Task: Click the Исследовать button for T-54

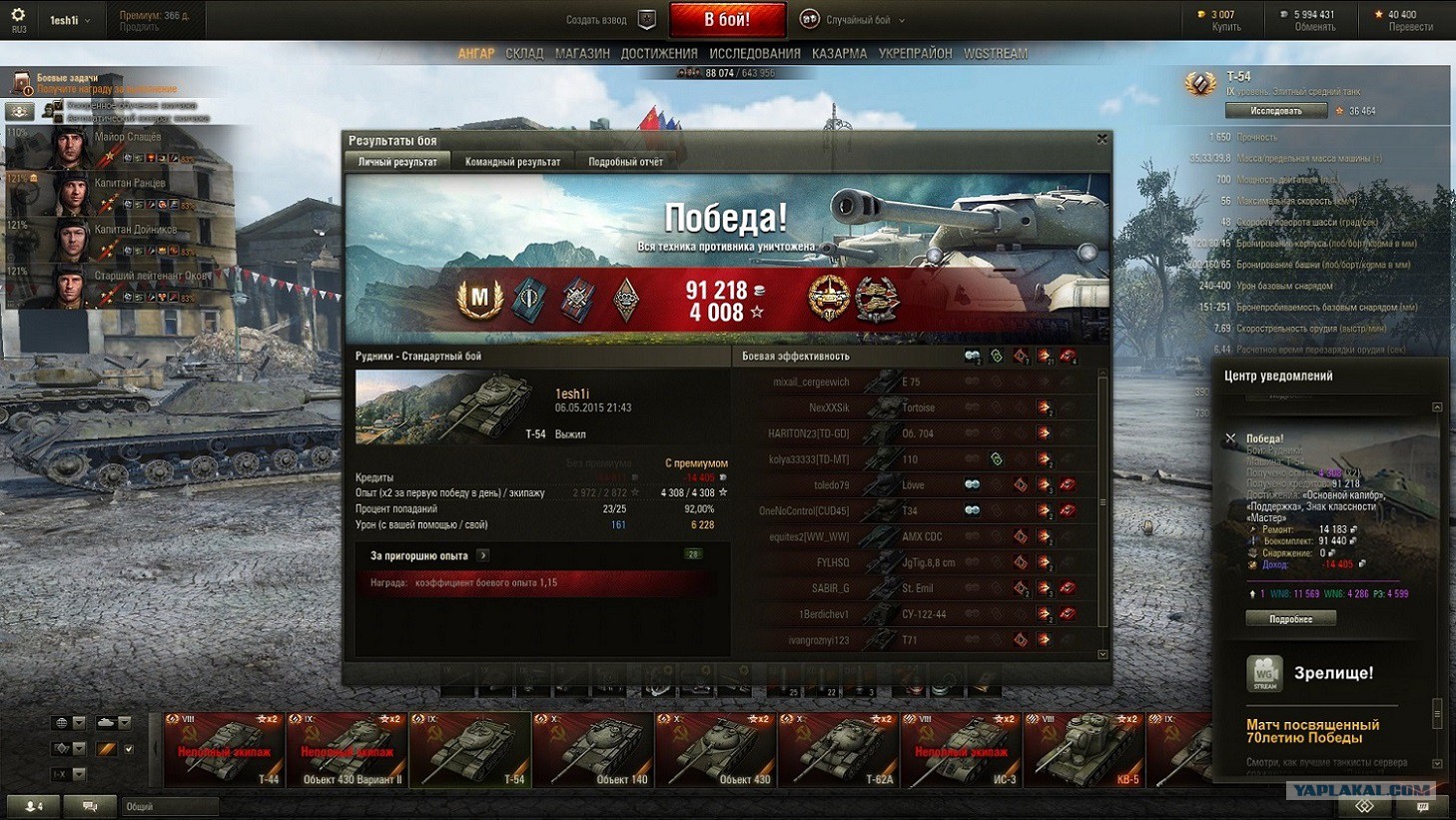Action: [1275, 111]
